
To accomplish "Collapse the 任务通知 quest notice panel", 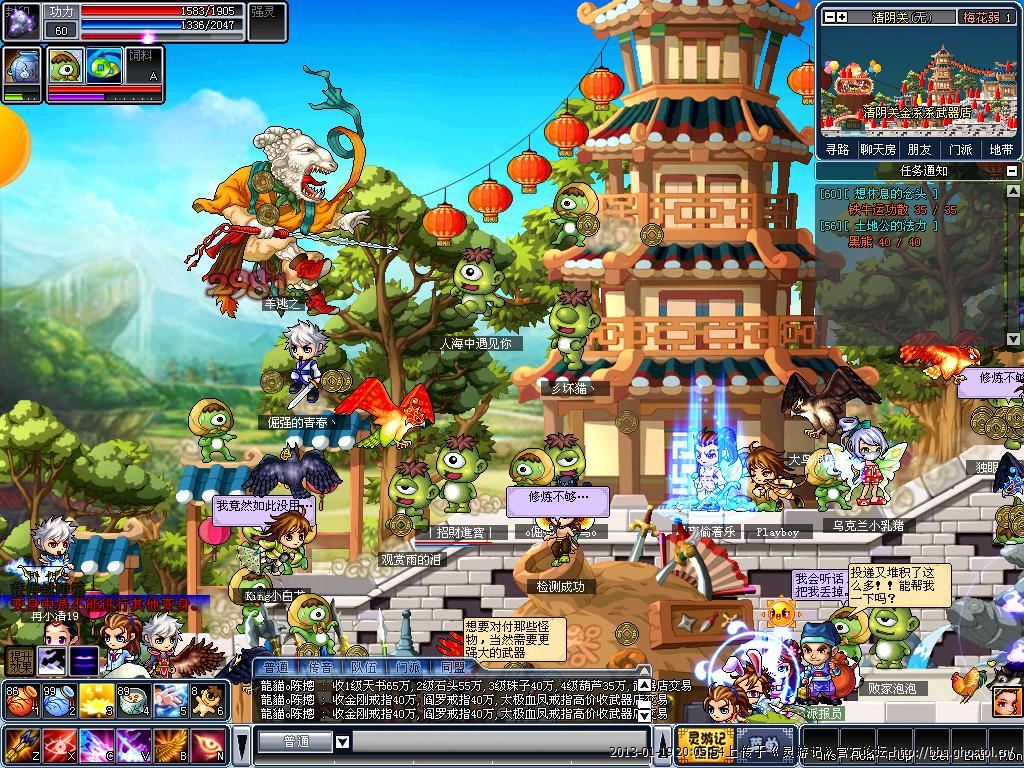I will point(1011,172).
